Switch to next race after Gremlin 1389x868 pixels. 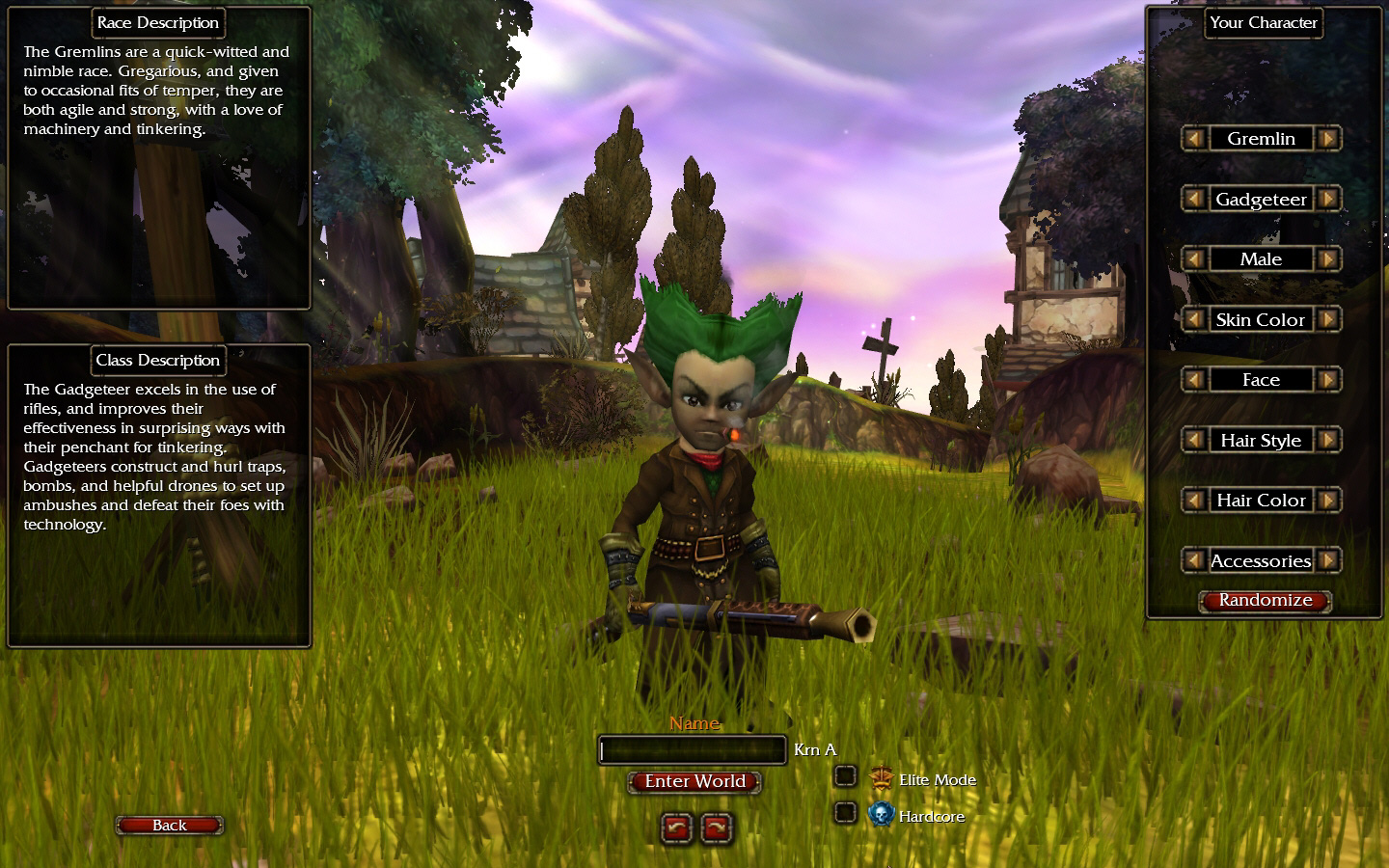click(x=1328, y=139)
